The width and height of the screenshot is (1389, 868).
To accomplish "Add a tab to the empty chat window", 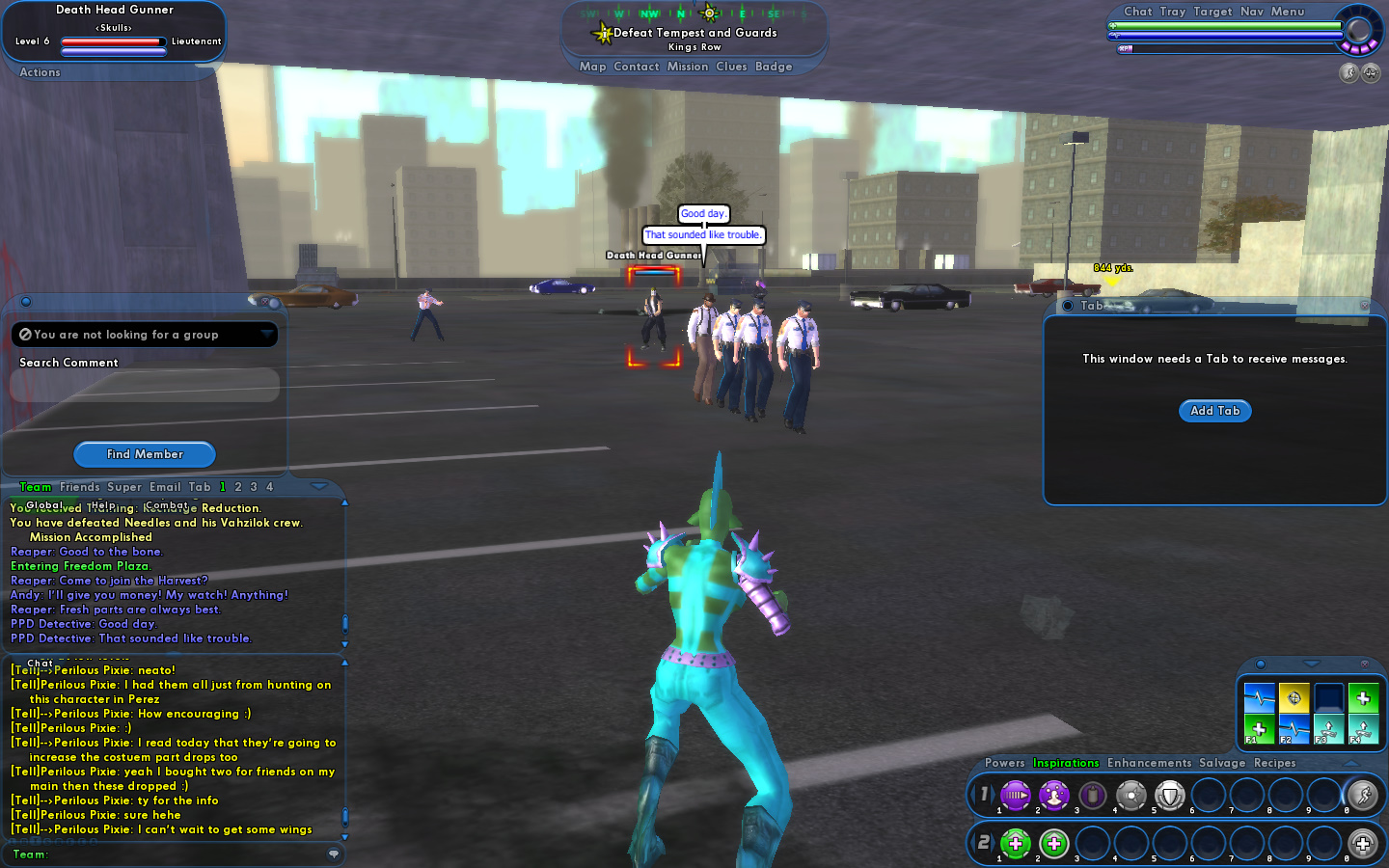I will [x=1214, y=411].
